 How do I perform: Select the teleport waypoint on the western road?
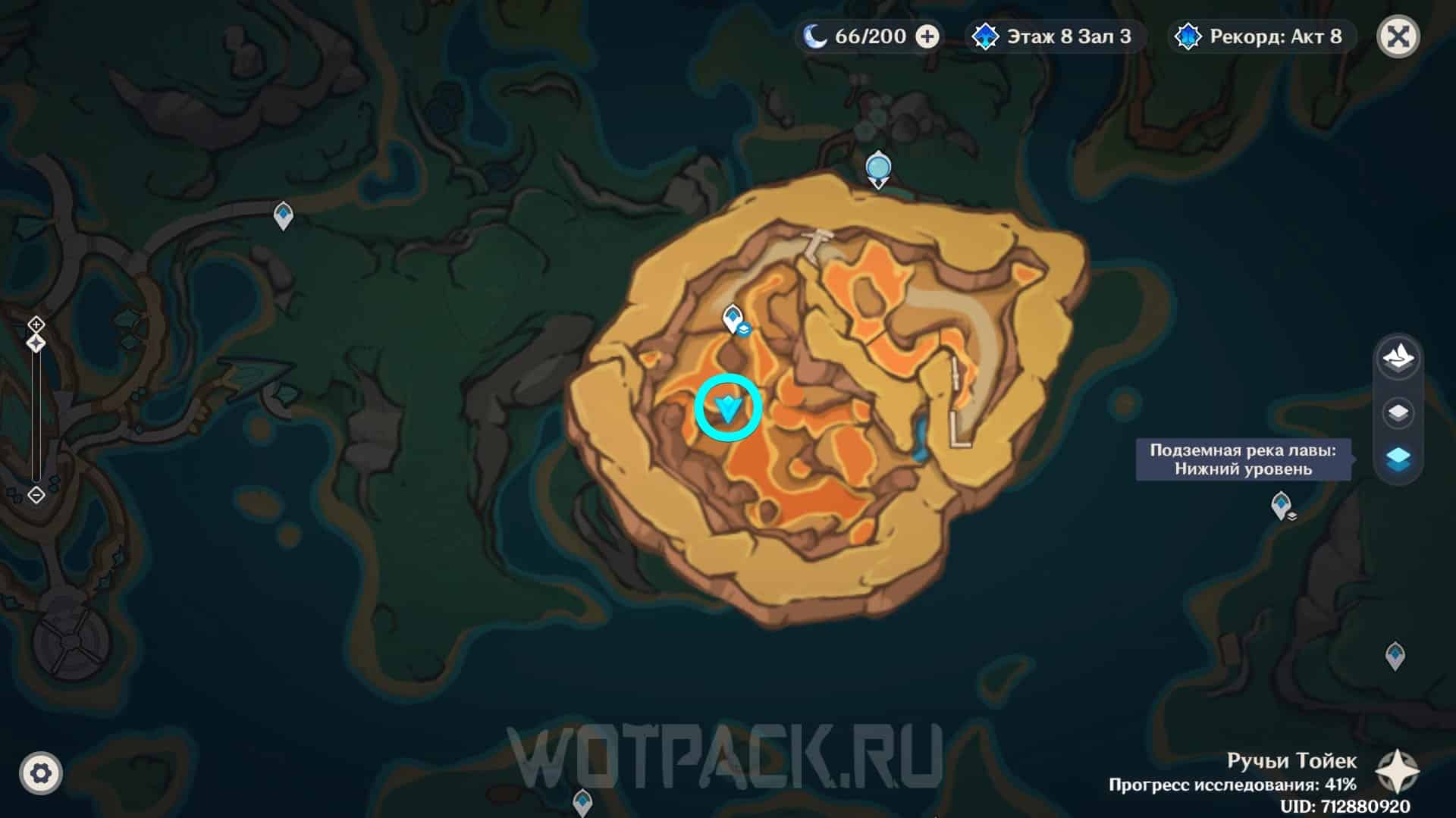point(283,215)
